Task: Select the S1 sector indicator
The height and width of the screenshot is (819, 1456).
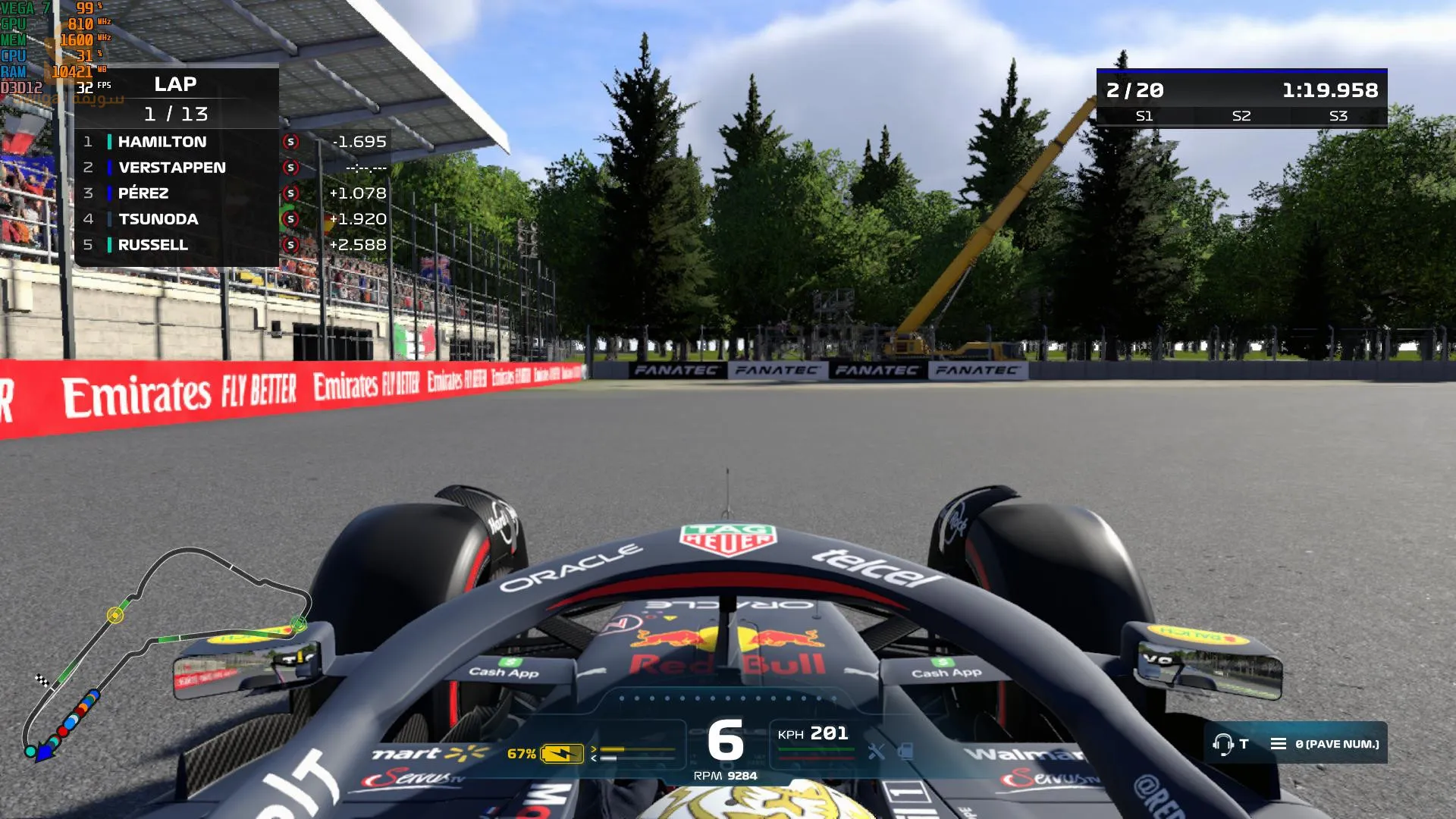Action: (1144, 116)
